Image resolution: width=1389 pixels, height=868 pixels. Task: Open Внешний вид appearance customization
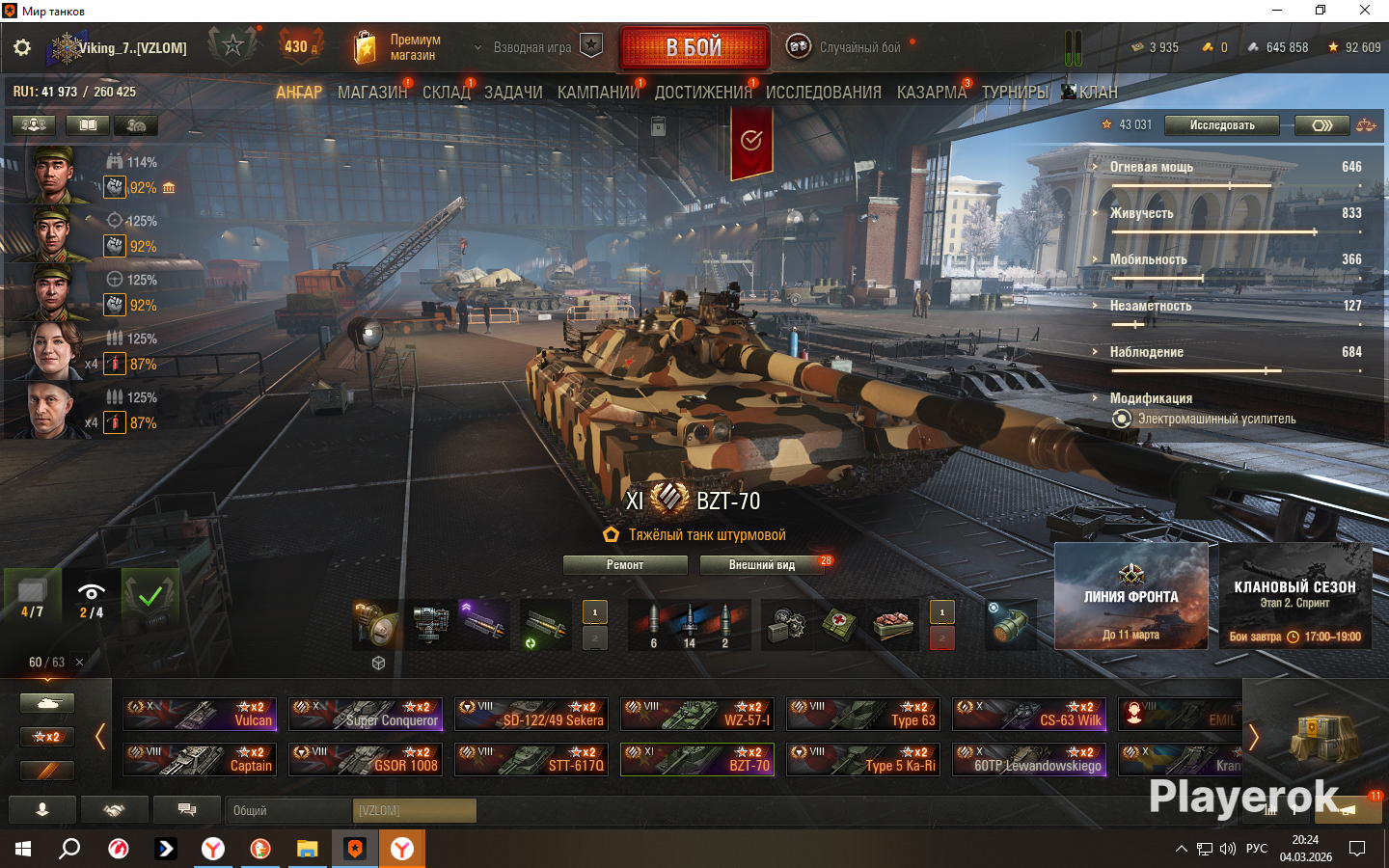point(762,565)
